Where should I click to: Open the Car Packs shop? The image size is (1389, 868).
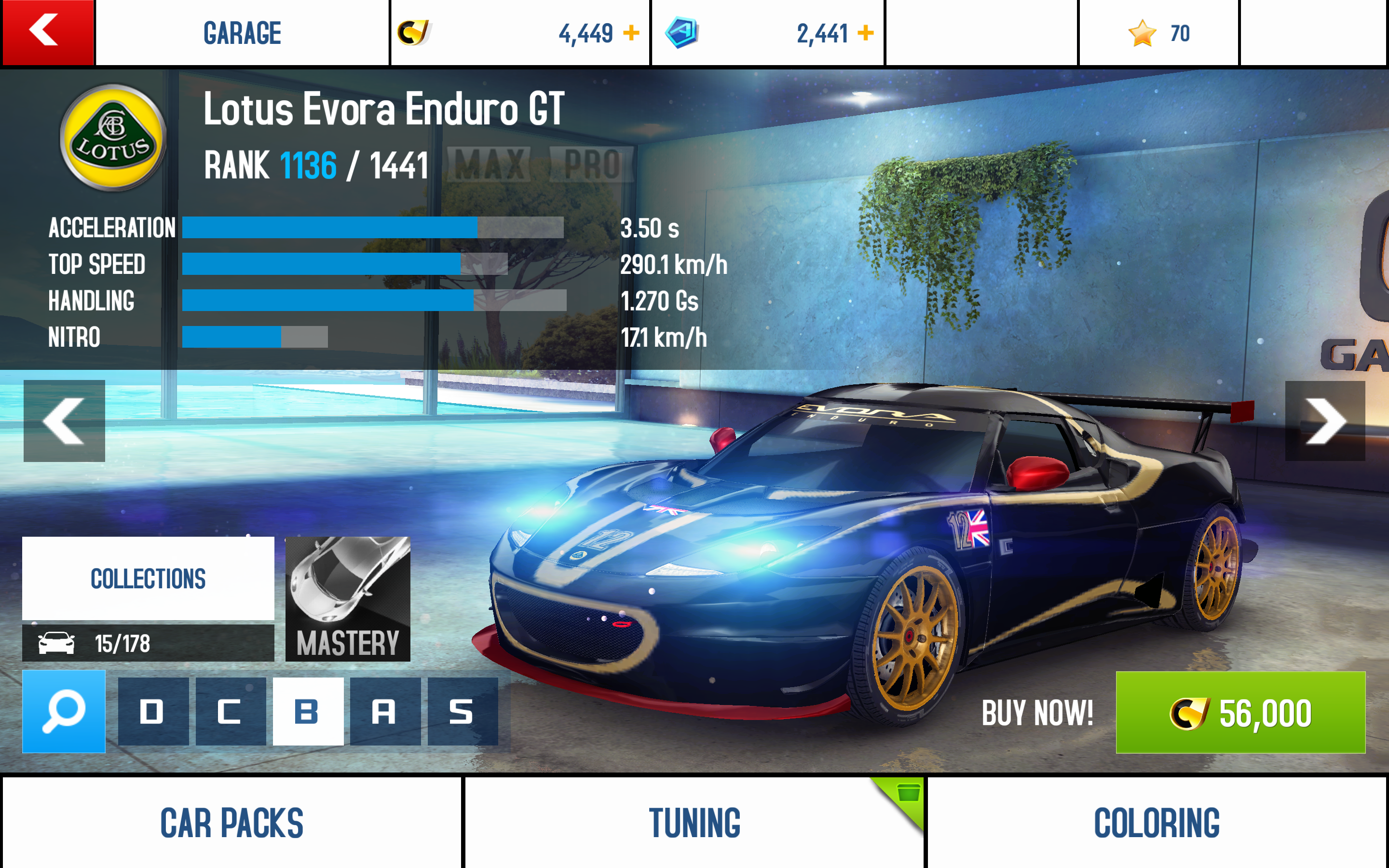tap(231, 823)
